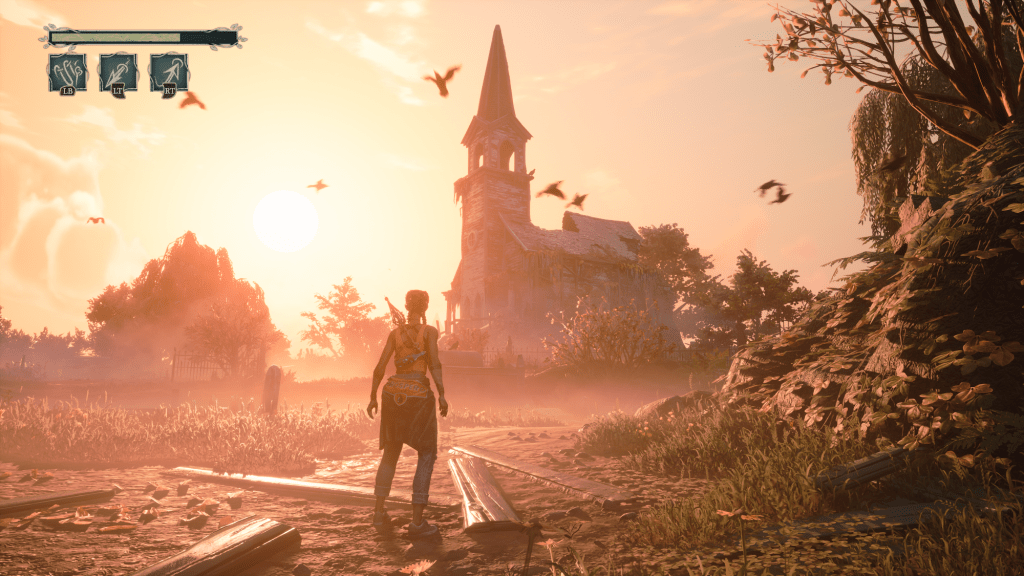Select the downward dagger strike ability
This screenshot has width=1024, height=576.
coord(119,73)
